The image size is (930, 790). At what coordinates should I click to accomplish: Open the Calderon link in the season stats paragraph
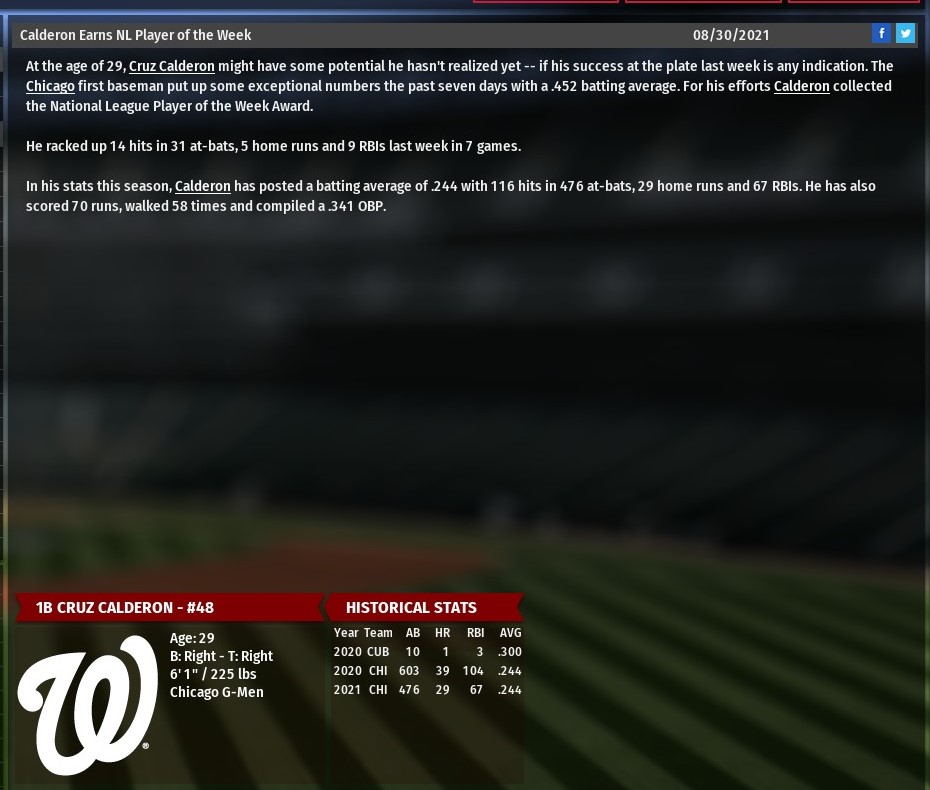pos(202,186)
